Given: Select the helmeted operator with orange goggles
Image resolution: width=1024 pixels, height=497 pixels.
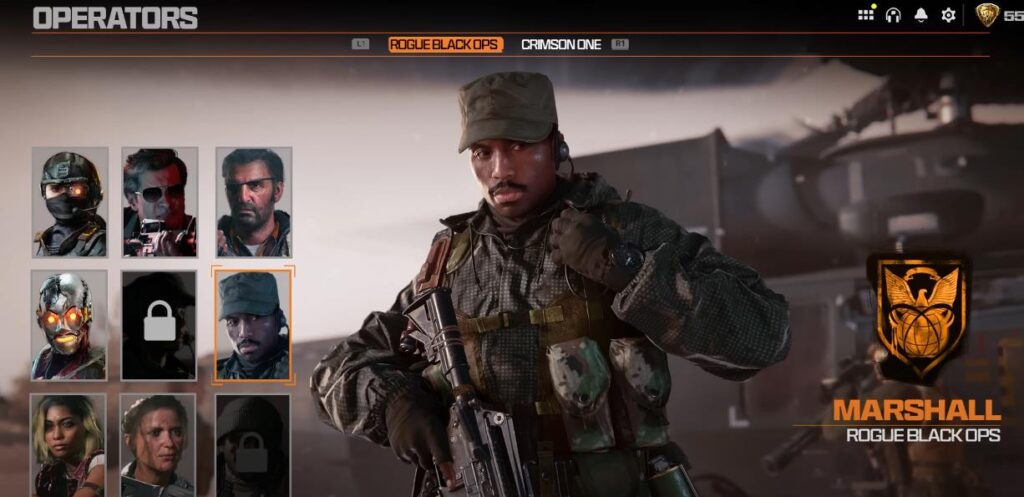Looking at the screenshot, I should (70, 202).
